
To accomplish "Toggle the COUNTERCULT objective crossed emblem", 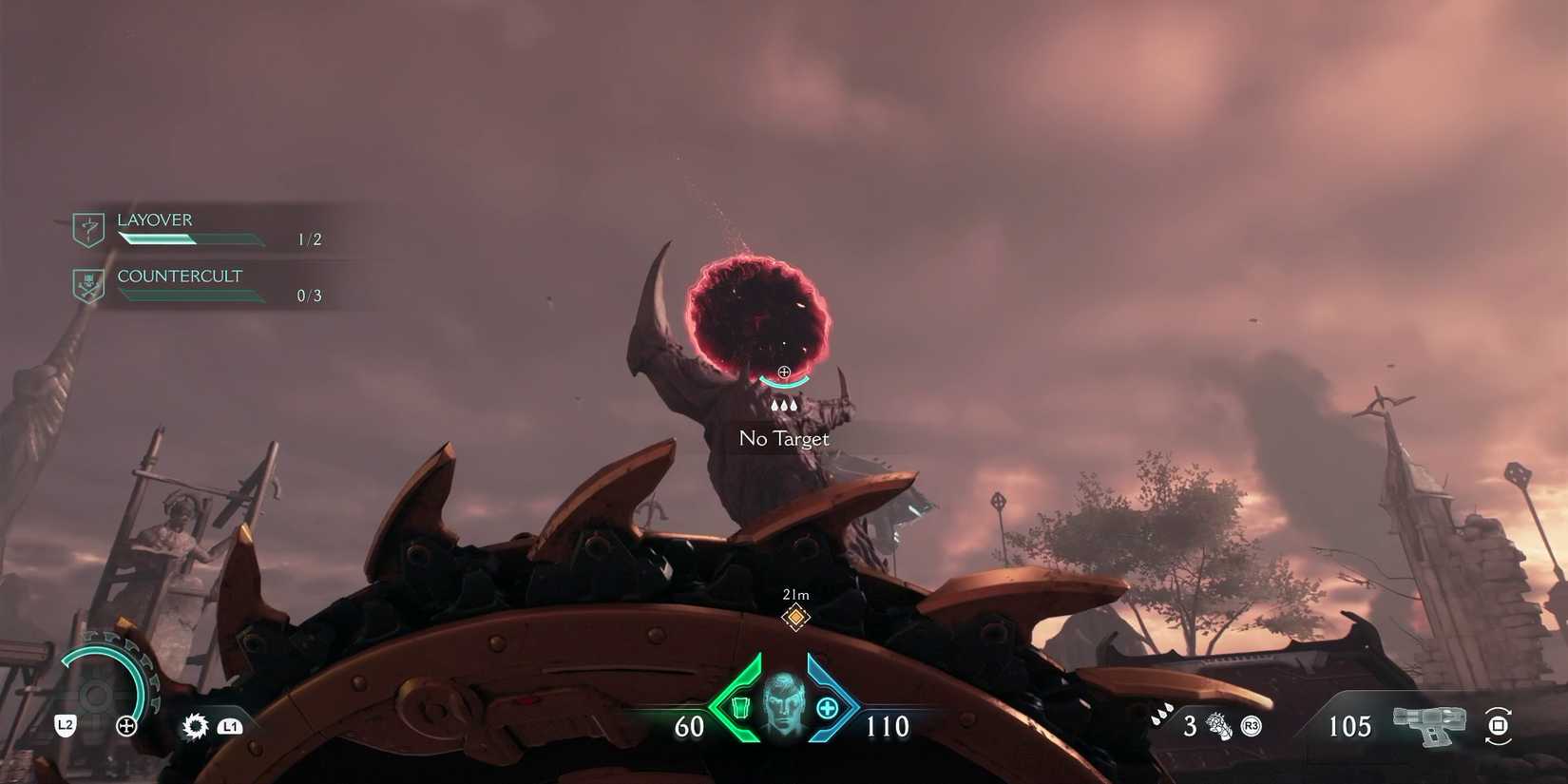I will [x=87, y=284].
